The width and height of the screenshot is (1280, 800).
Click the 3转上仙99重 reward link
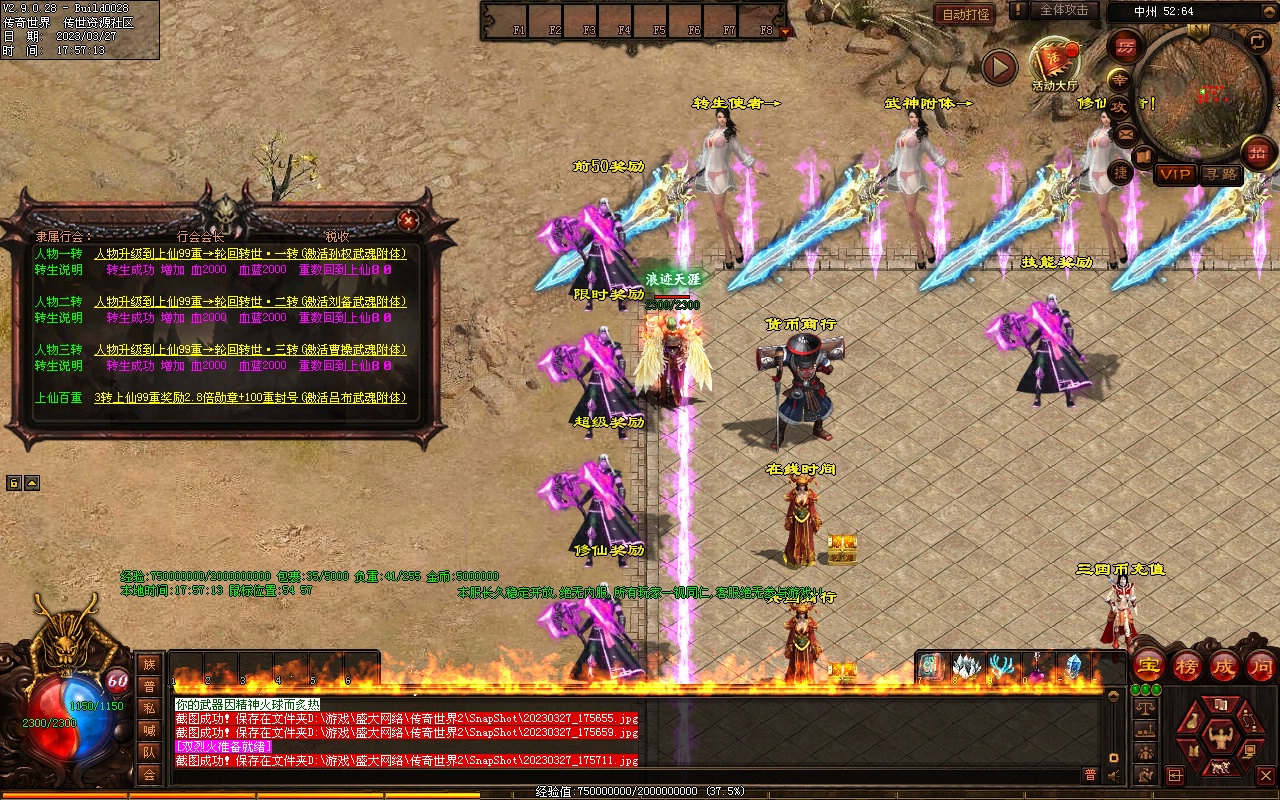[x=250, y=398]
